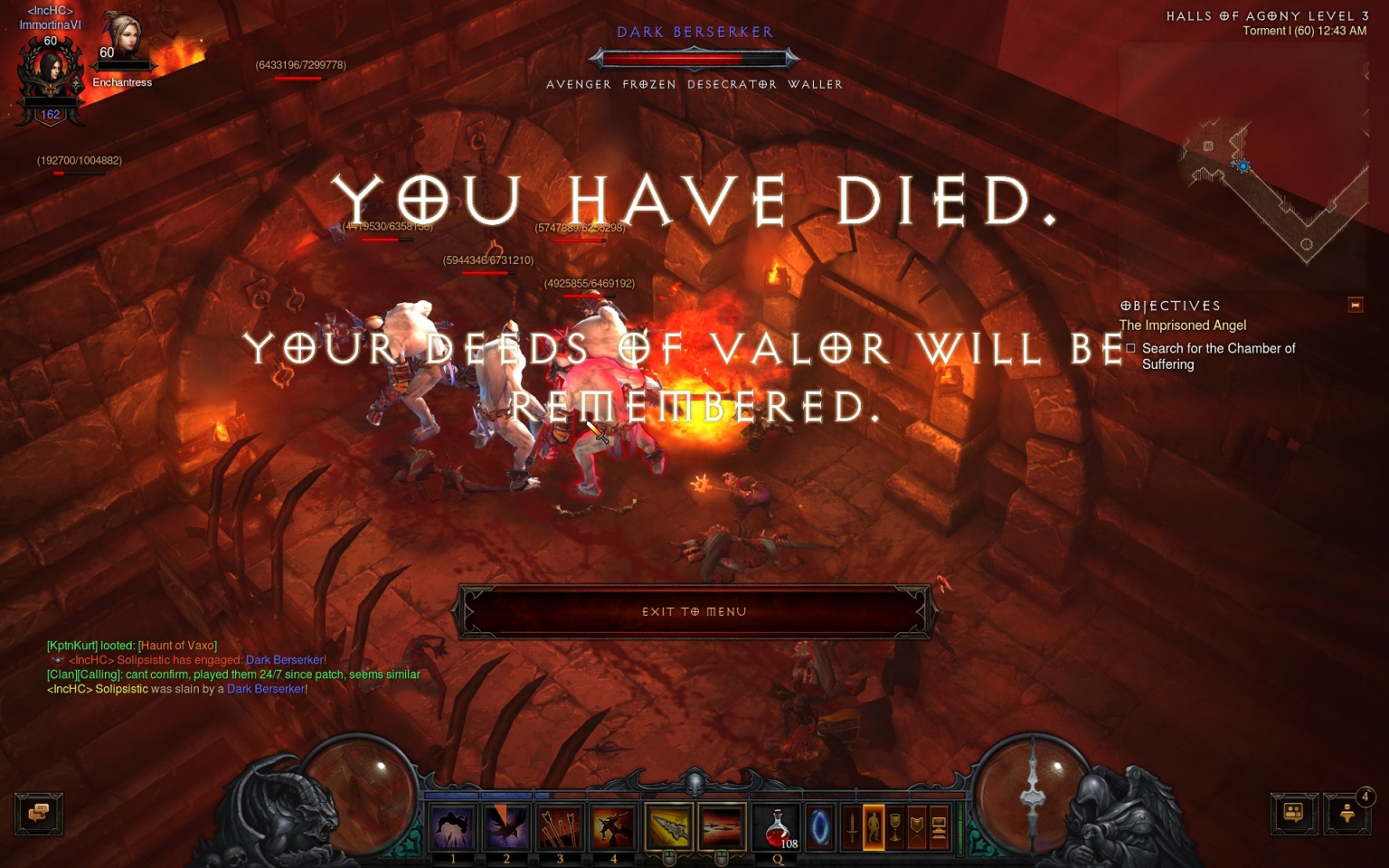
Task: Open the game menu computer icon
Action: pos(939,827)
